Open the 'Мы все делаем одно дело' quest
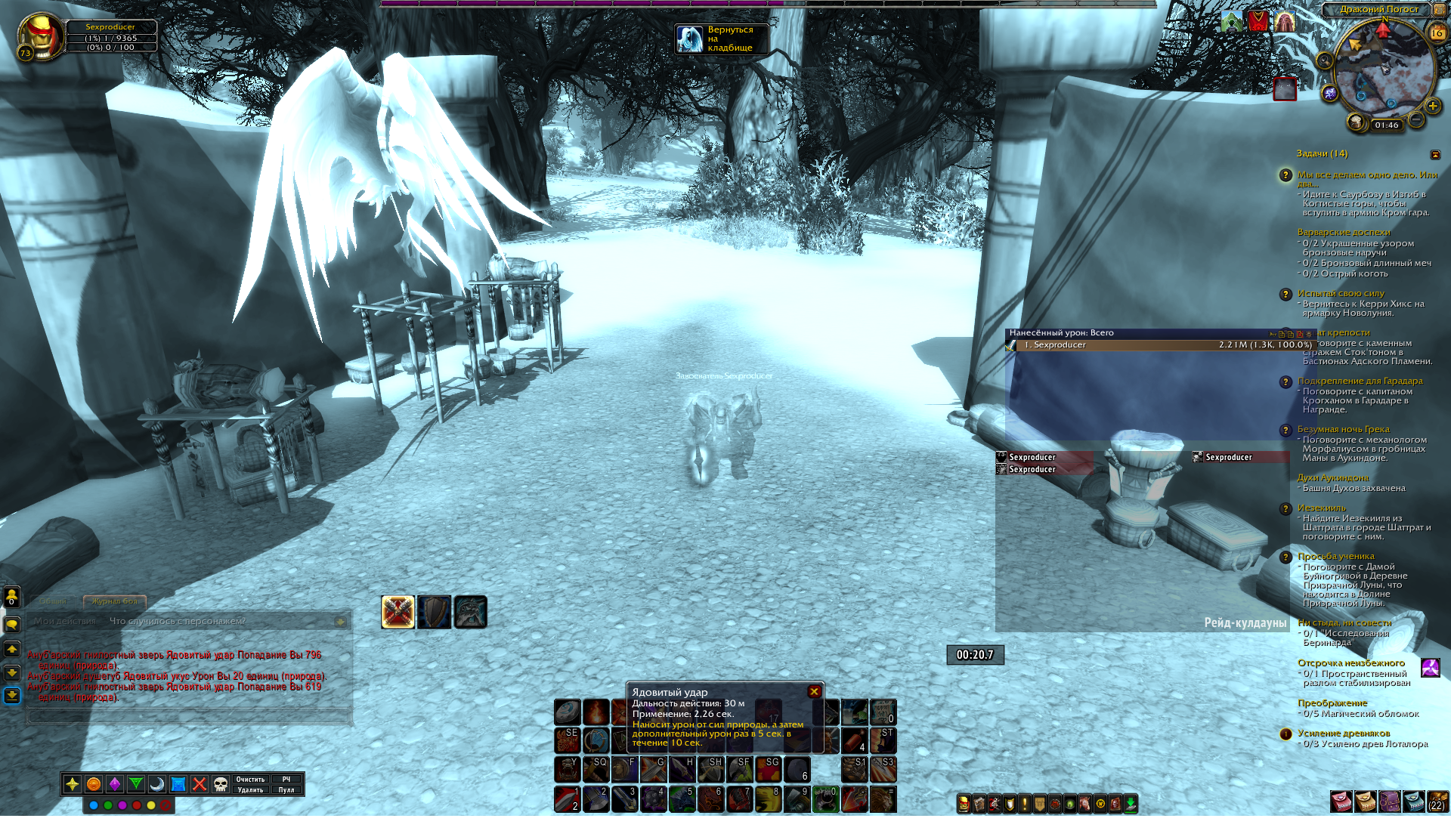This screenshot has height=840, width=1451. point(1366,175)
